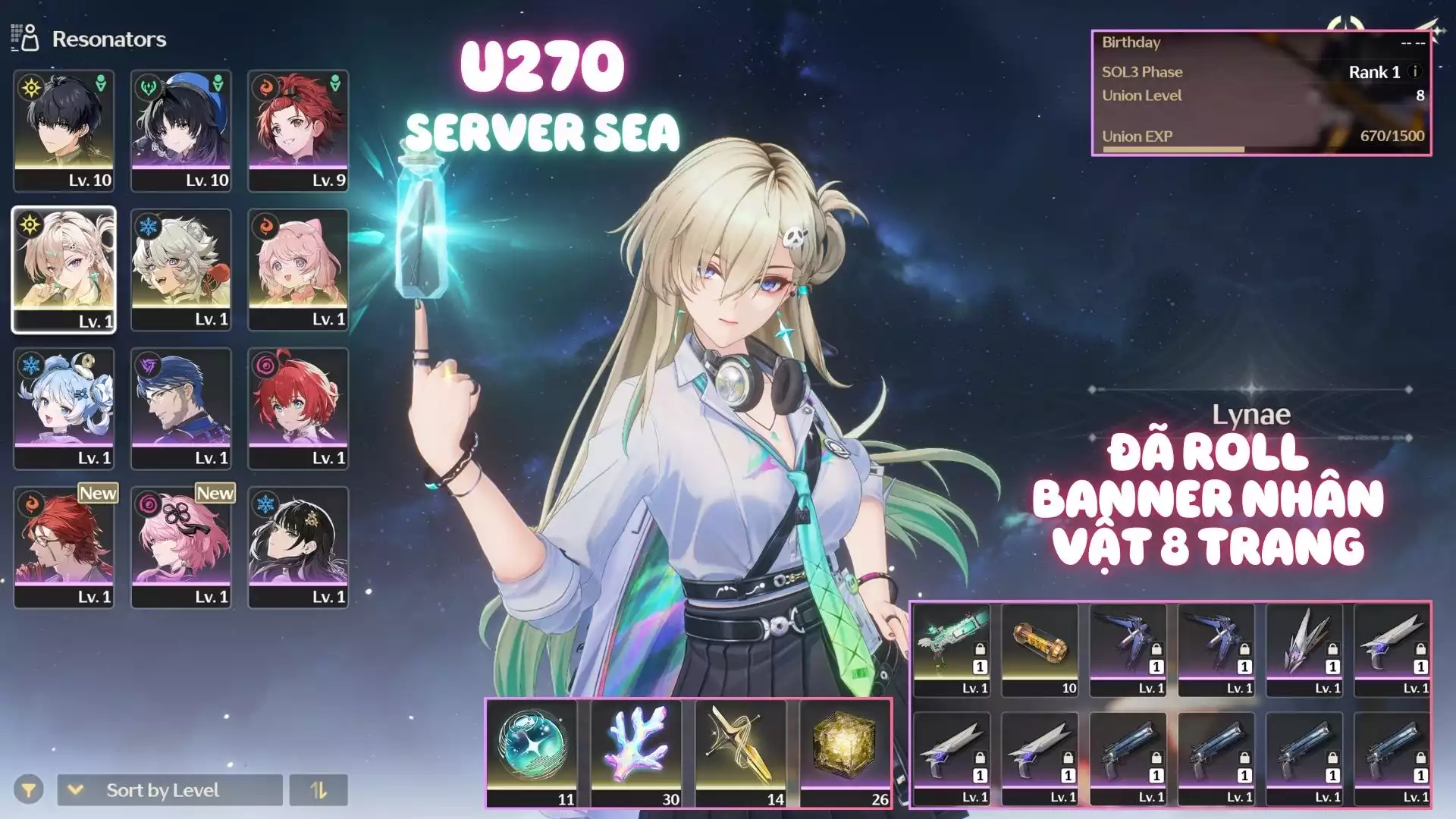
Task: Select Lynae's highlighted portrait tile
Action: pyautogui.click(x=64, y=269)
